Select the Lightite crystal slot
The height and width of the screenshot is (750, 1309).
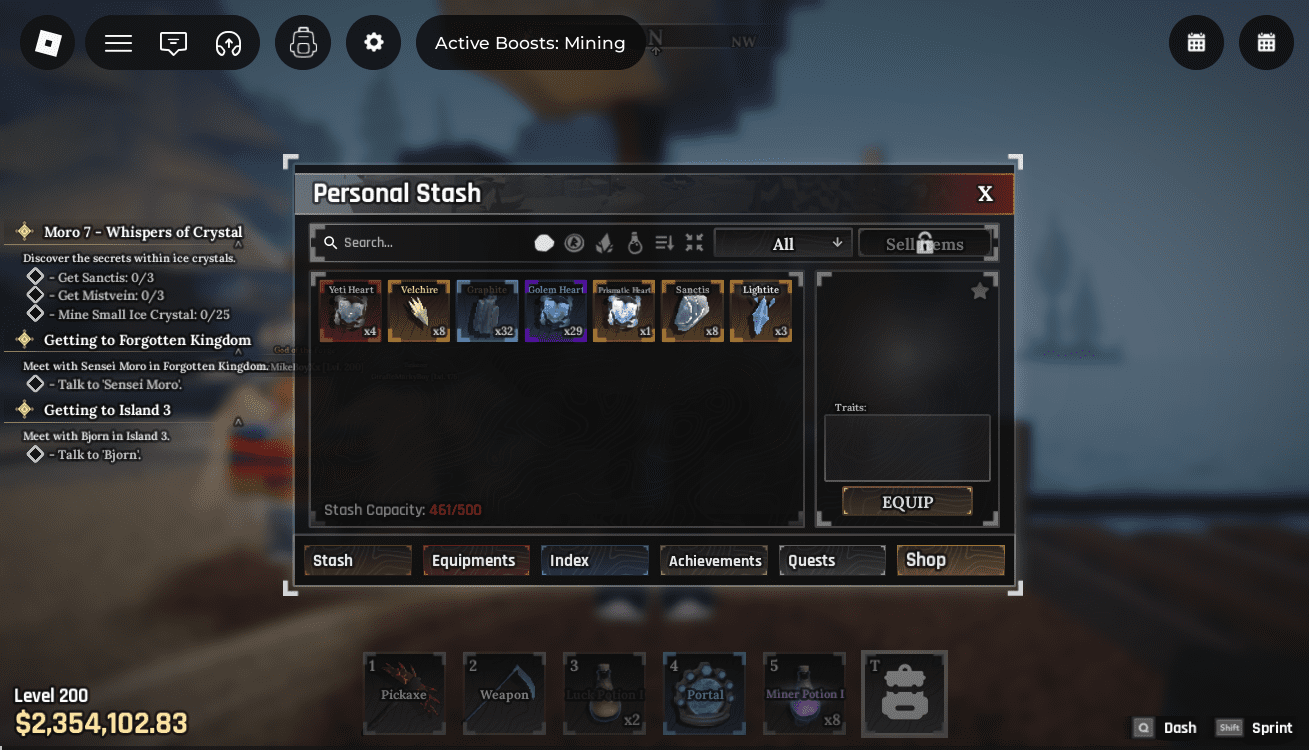761,311
